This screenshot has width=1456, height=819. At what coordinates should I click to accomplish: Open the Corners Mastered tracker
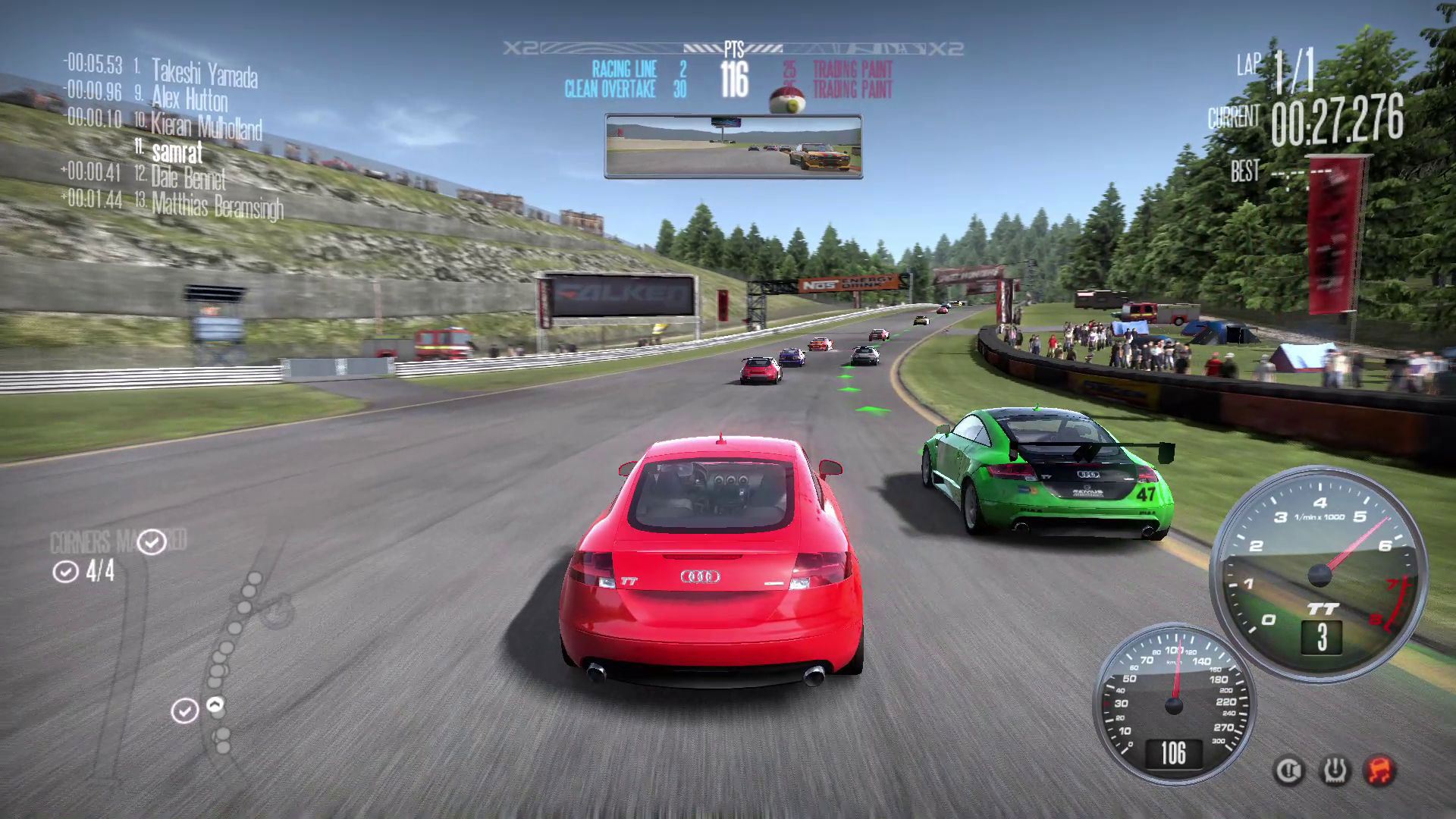[x=118, y=542]
